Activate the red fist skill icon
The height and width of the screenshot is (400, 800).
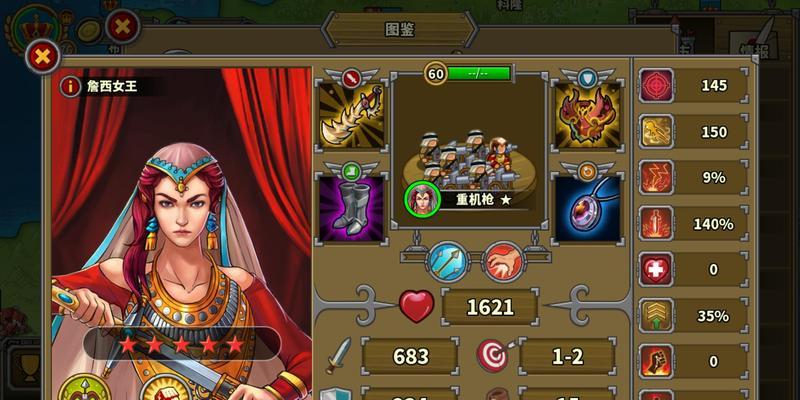point(503,263)
